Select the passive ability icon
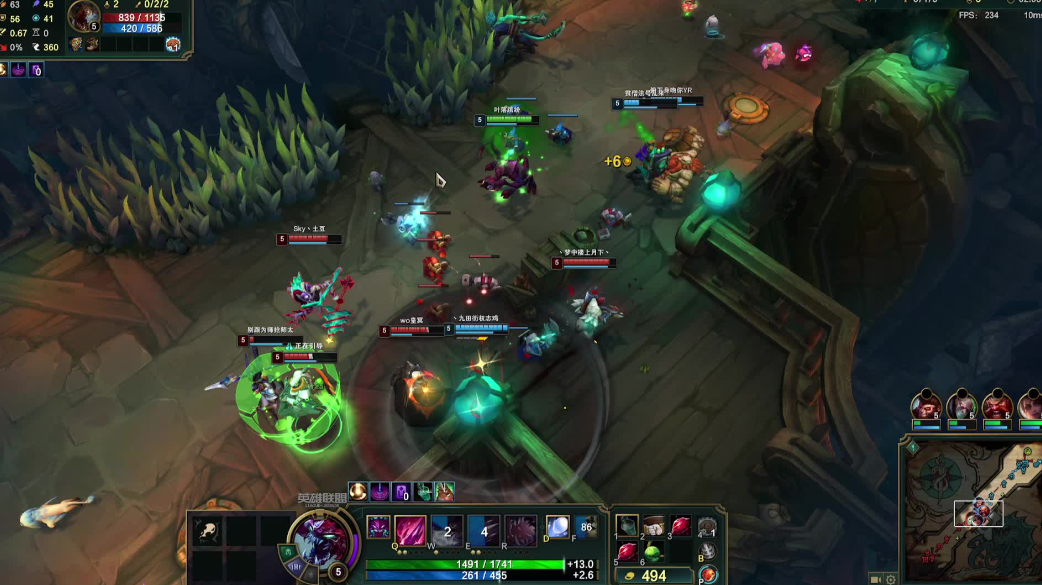 379,528
